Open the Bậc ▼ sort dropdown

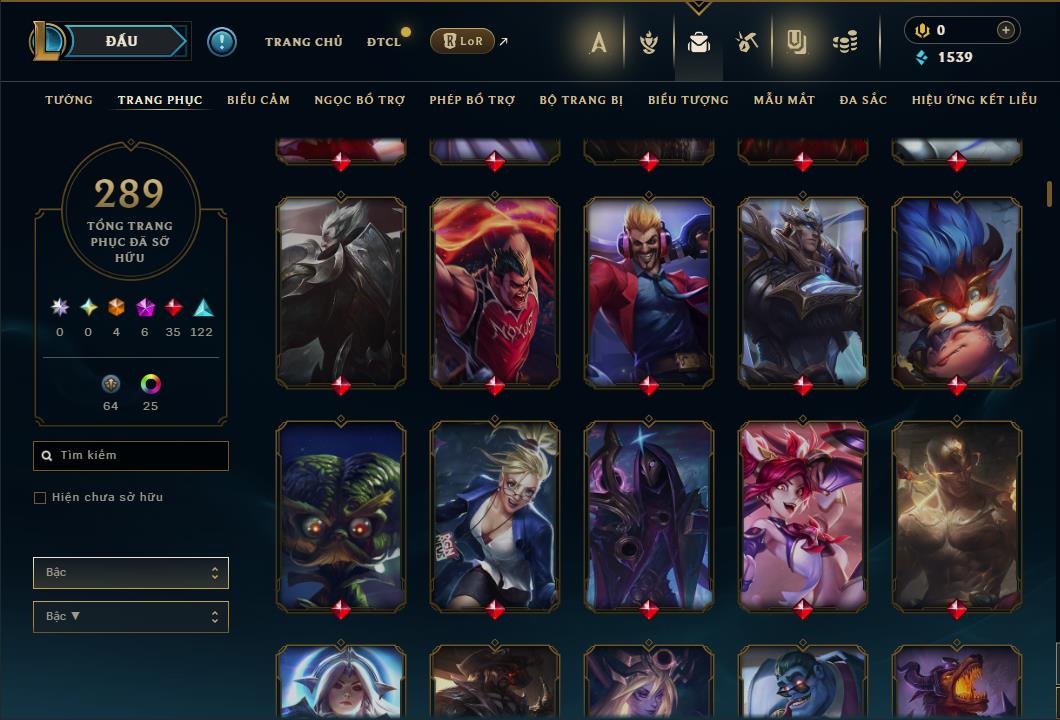(131, 617)
